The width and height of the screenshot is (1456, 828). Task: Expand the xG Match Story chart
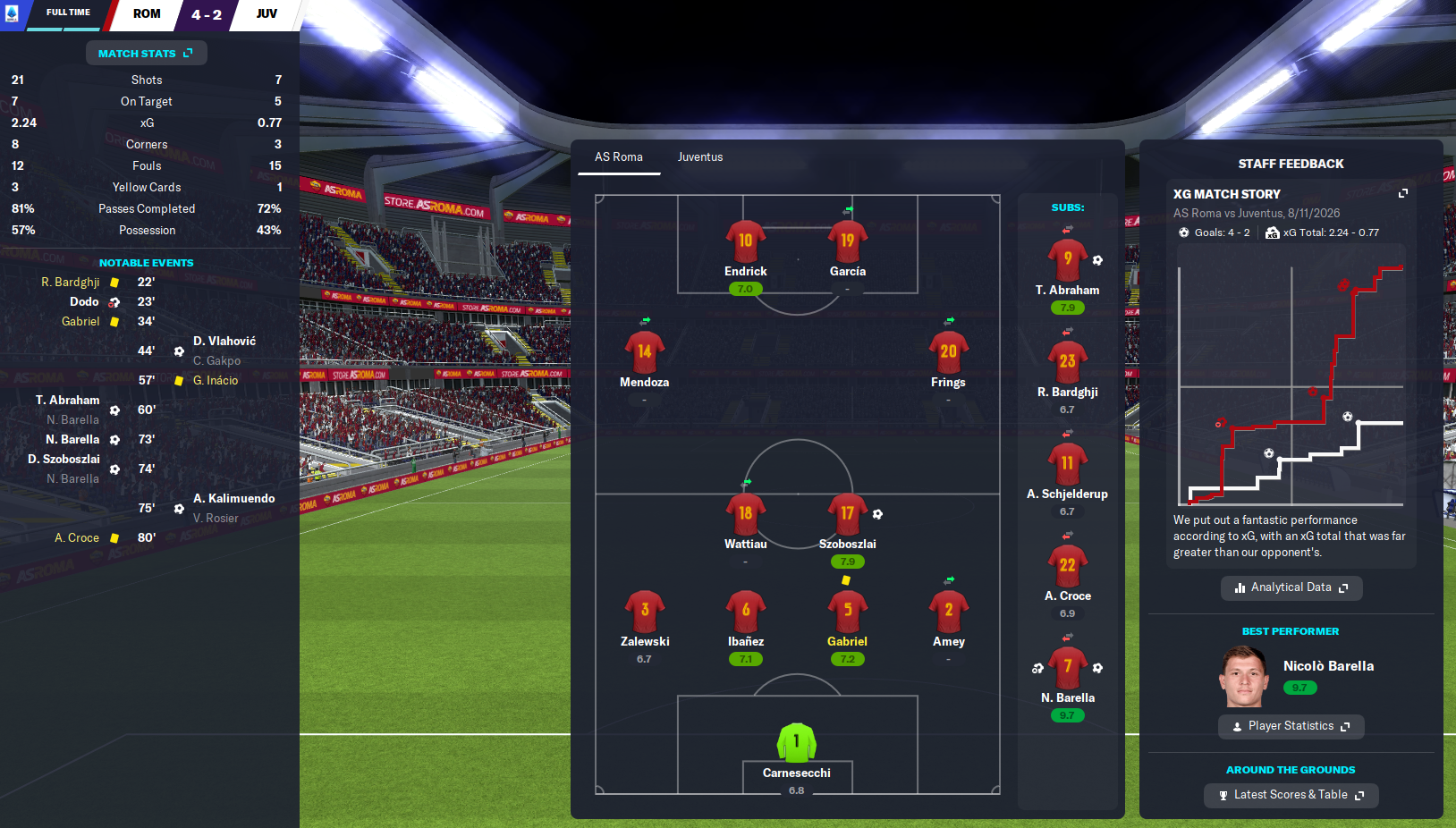1402,194
